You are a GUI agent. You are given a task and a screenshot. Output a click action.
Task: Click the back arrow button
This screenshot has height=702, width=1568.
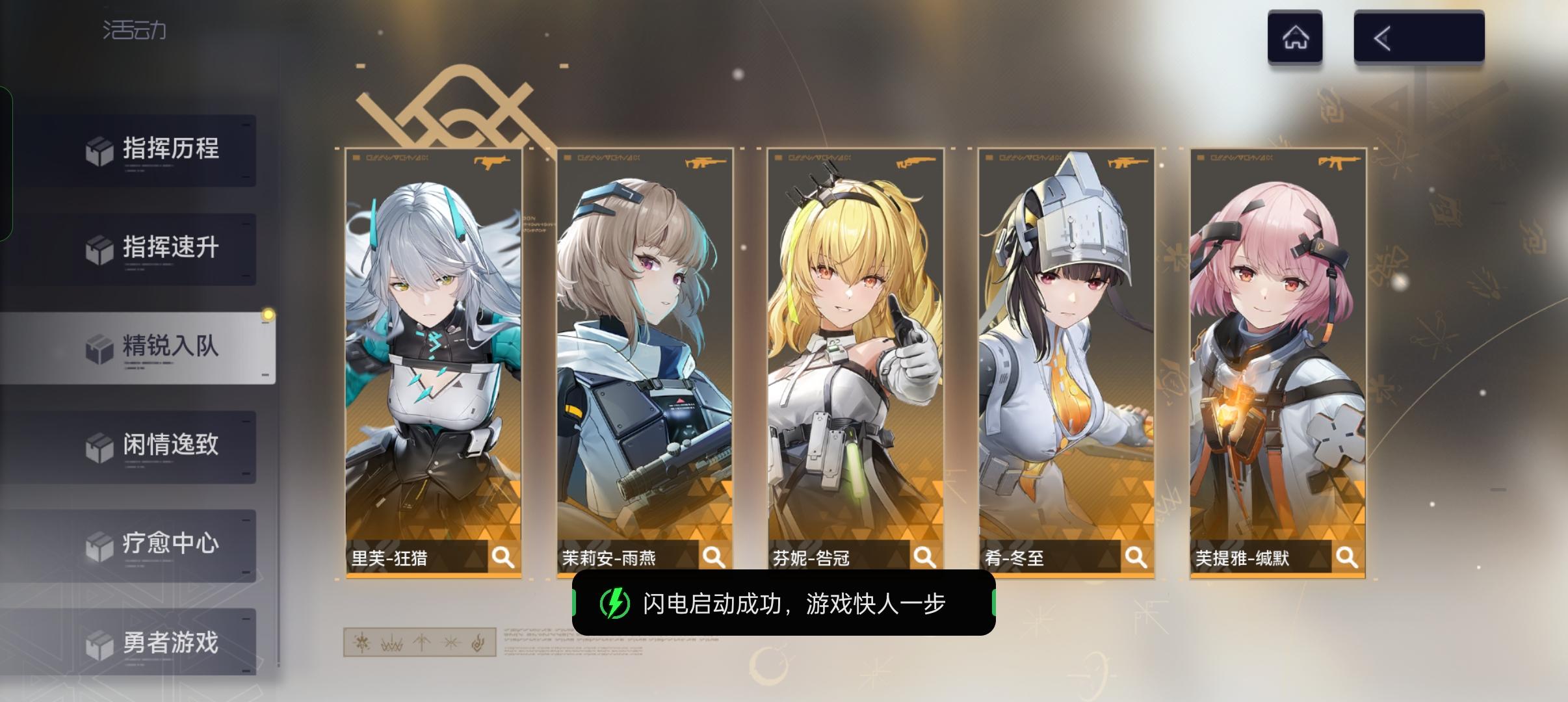(1382, 37)
